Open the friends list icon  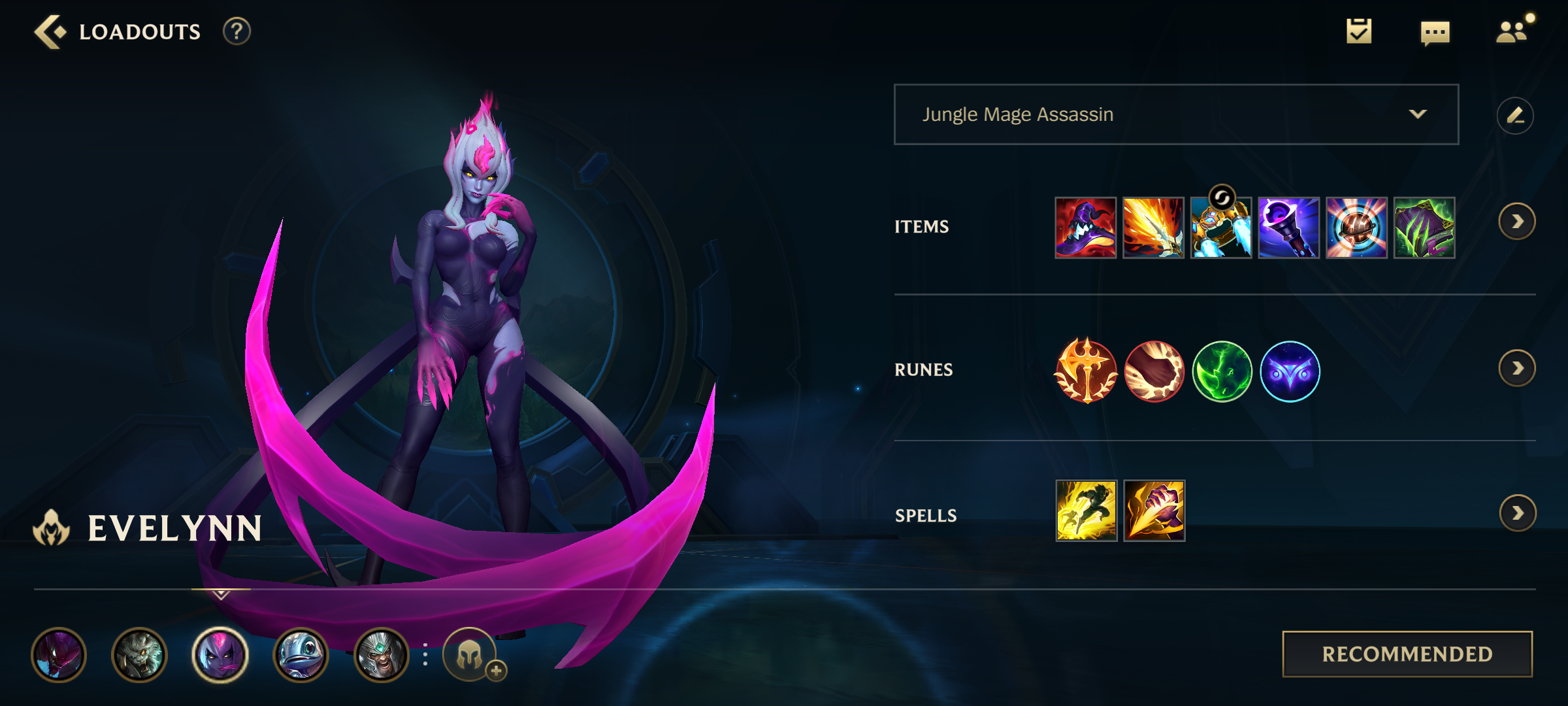(x=1511, y=30)
